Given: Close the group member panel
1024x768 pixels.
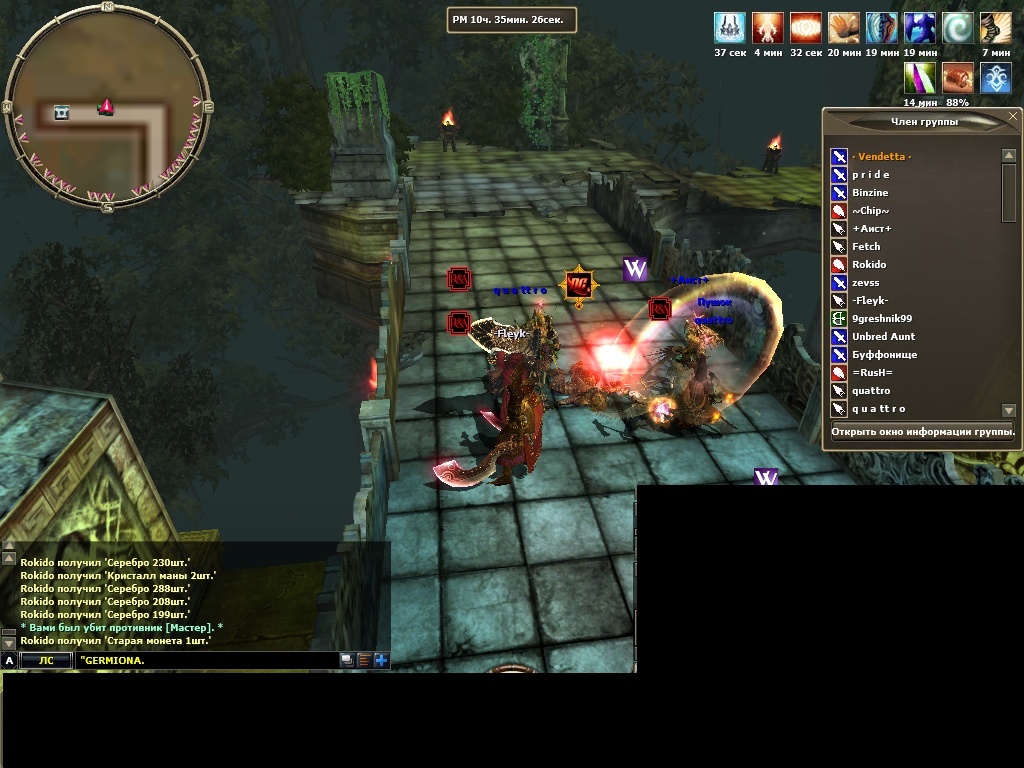Looking at the screenshot, I should (1014, 120).
